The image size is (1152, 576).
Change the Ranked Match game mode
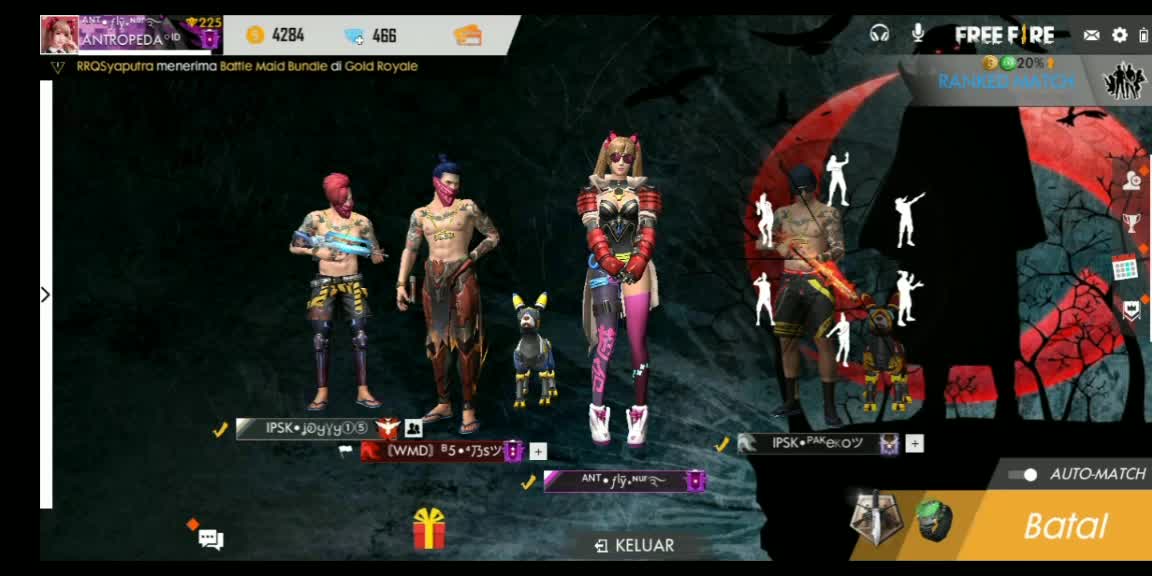tap(1006, 81)
